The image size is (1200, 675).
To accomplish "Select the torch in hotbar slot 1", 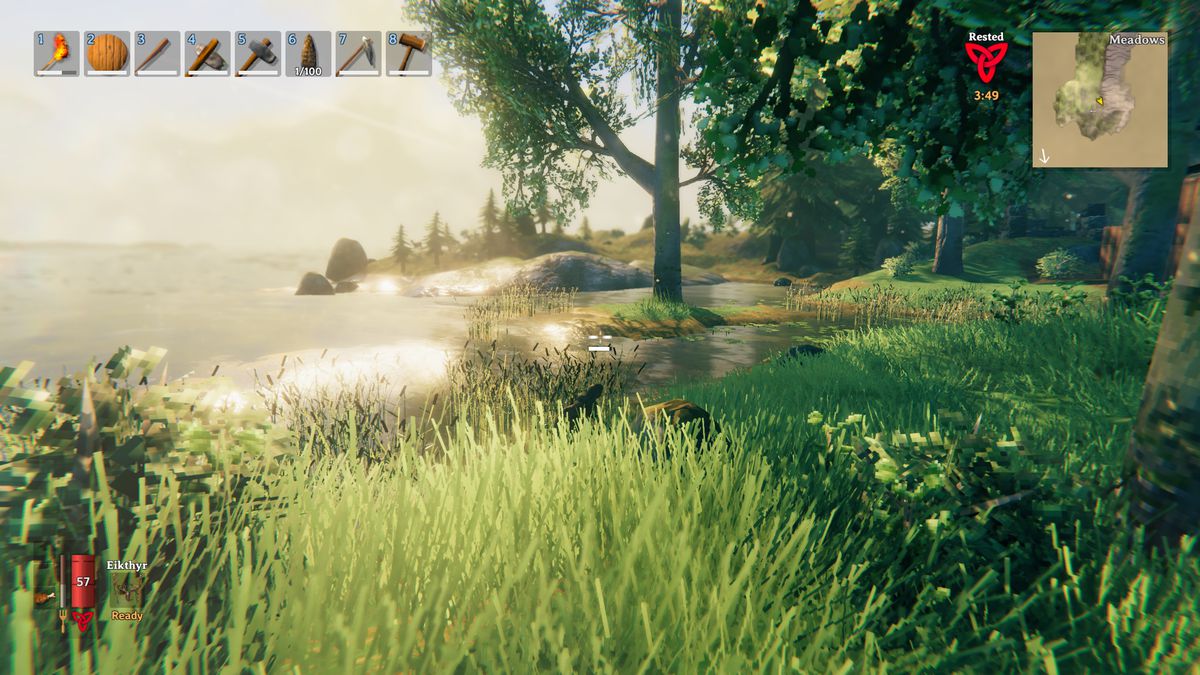I will tap(57, 54).
